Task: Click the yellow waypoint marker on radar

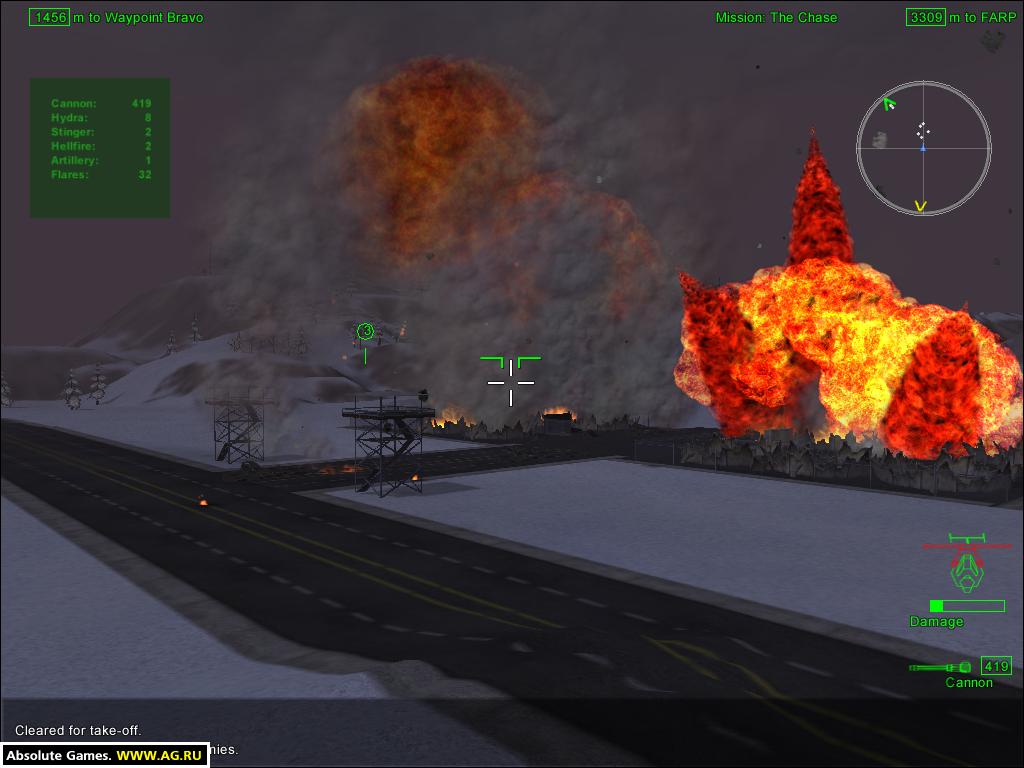Action: pos(920,206)
